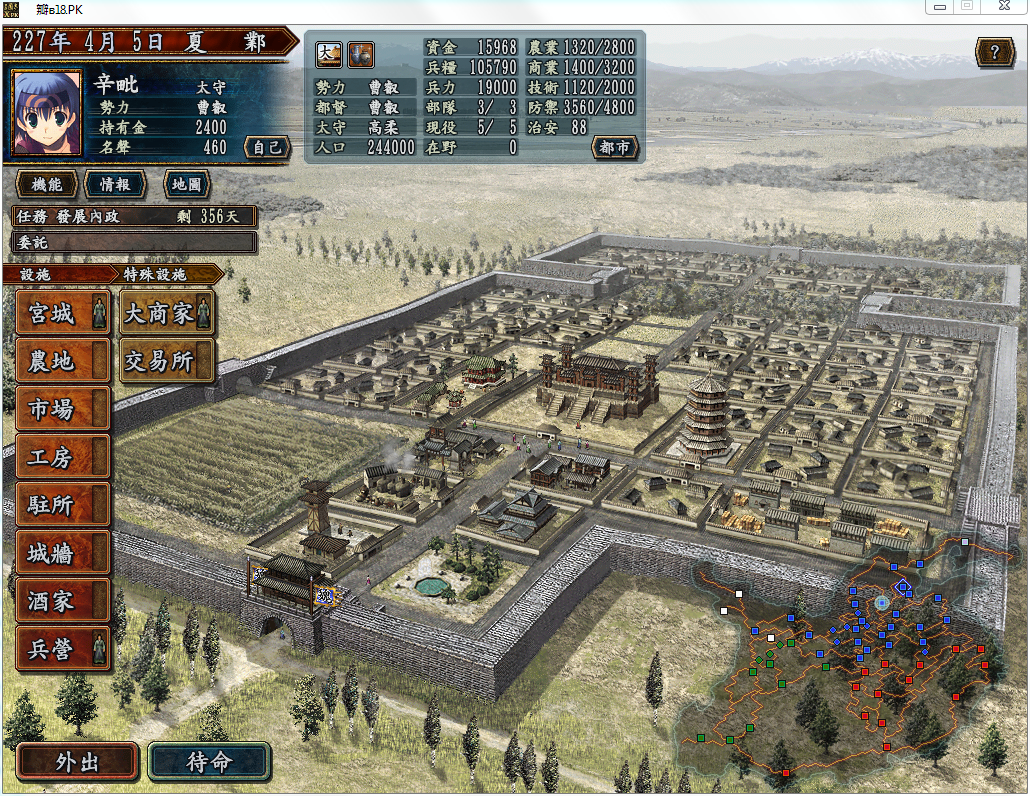Open the 都市 city details button

click(x=614, y=147)
